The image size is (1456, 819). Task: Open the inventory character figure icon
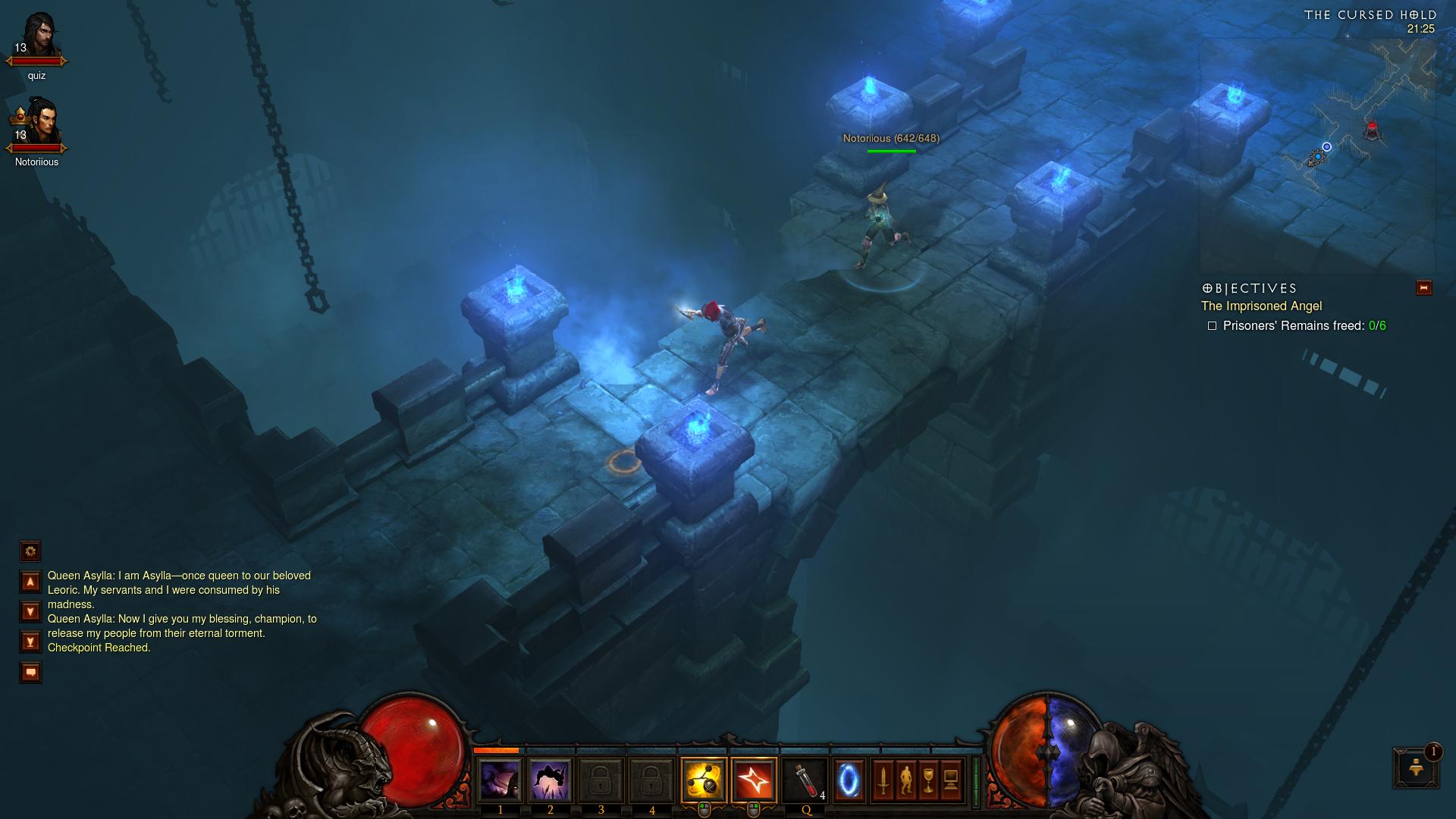(x=905, y=780)
